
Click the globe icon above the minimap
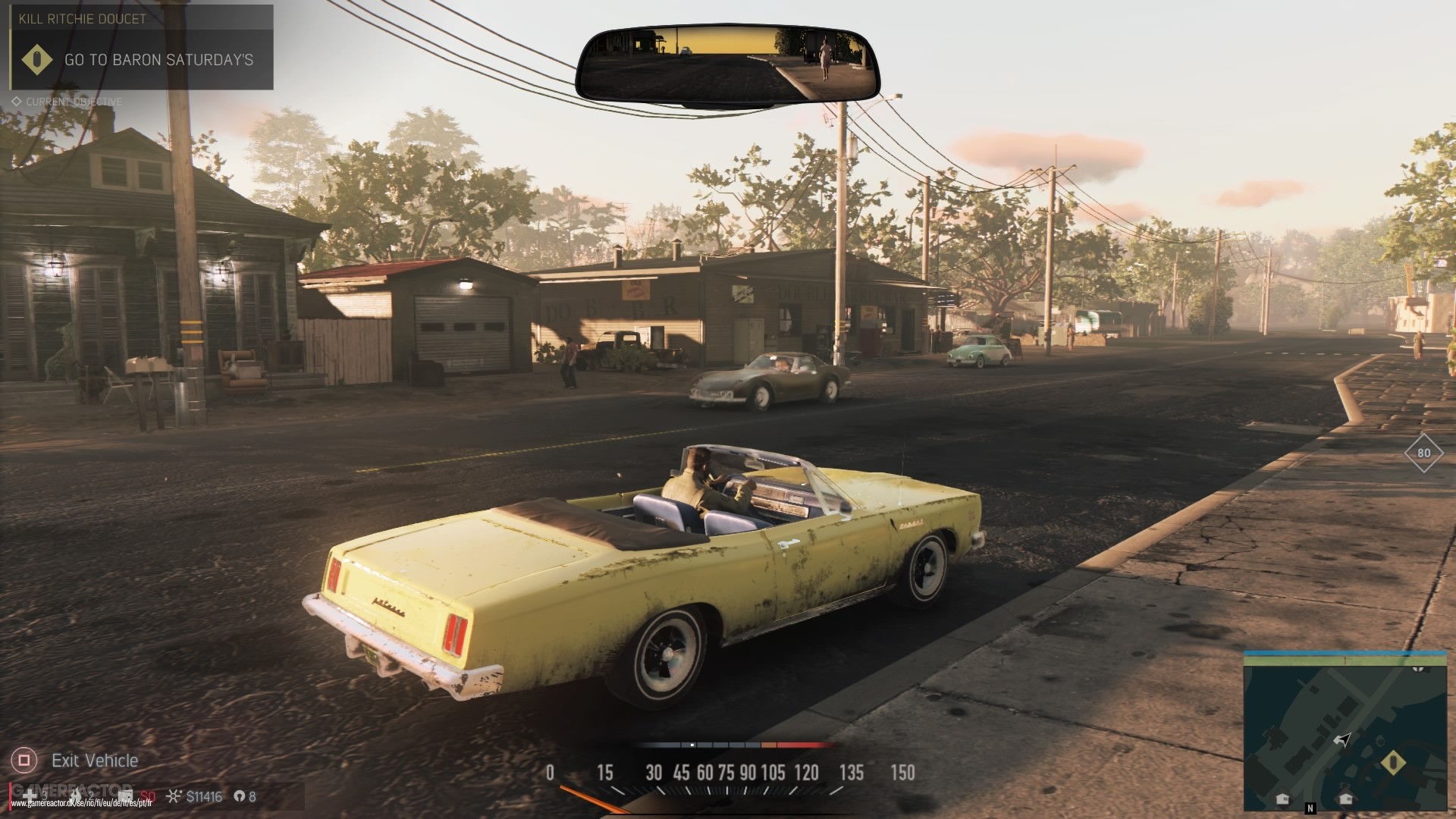coord(1417,670)
